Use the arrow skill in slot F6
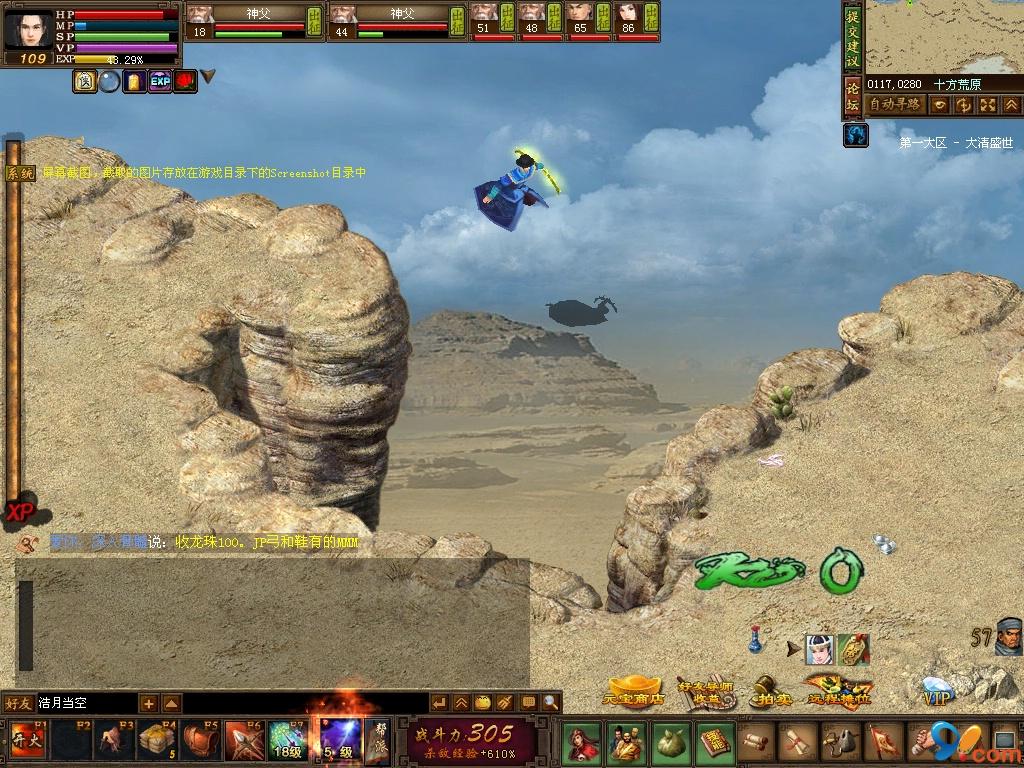The width and height of the screenshot is (1024, 768). 244,741
